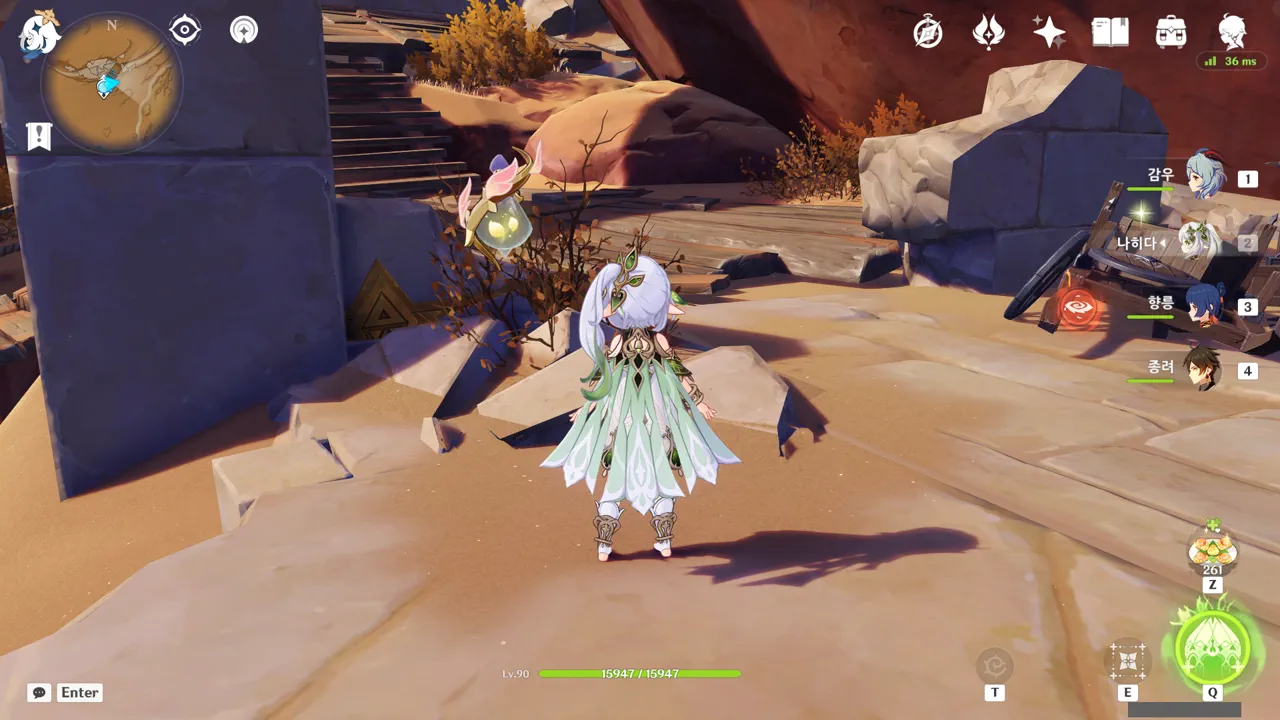Image resolution: width=1280 pixels, height=720 pixels.
Task: Switch to party member 향릉
Action: tap(1204, 306)
